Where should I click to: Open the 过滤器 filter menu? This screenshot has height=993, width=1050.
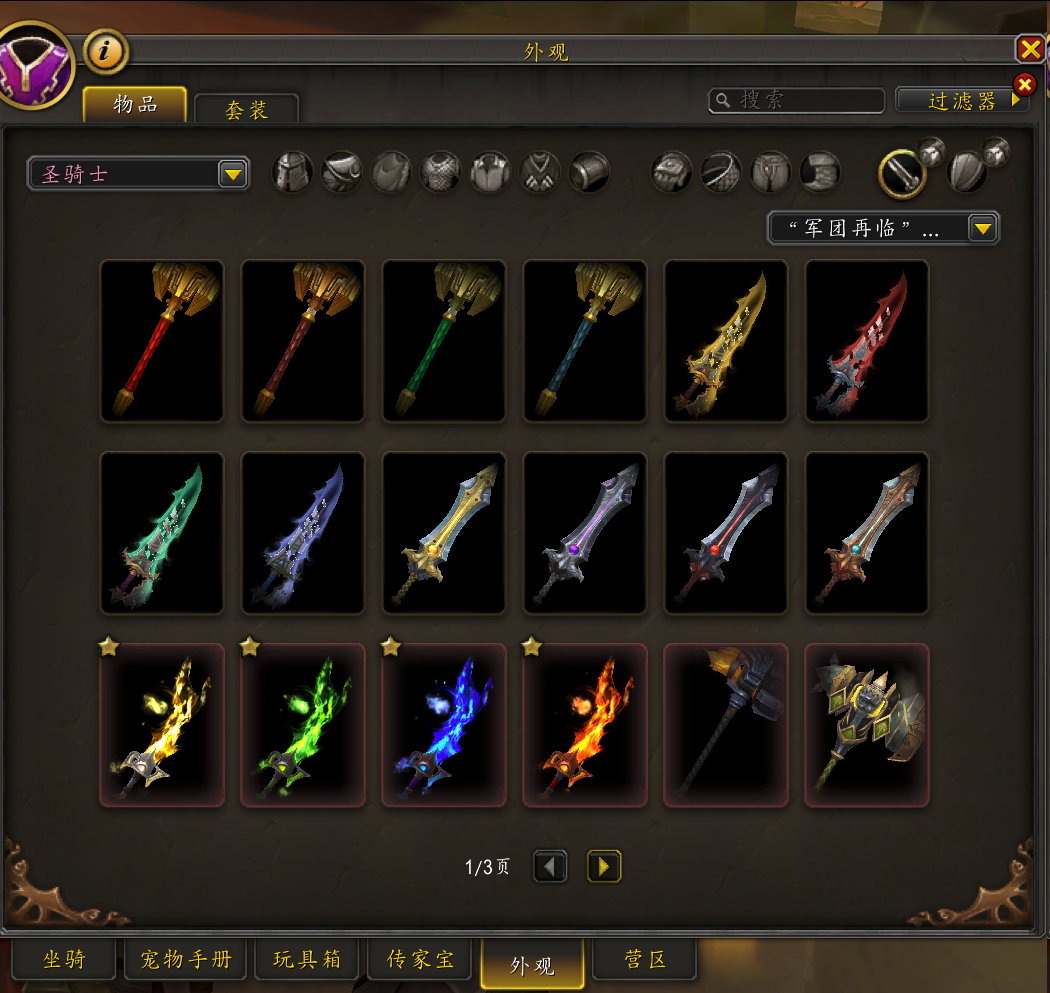[x=963, y=100]
